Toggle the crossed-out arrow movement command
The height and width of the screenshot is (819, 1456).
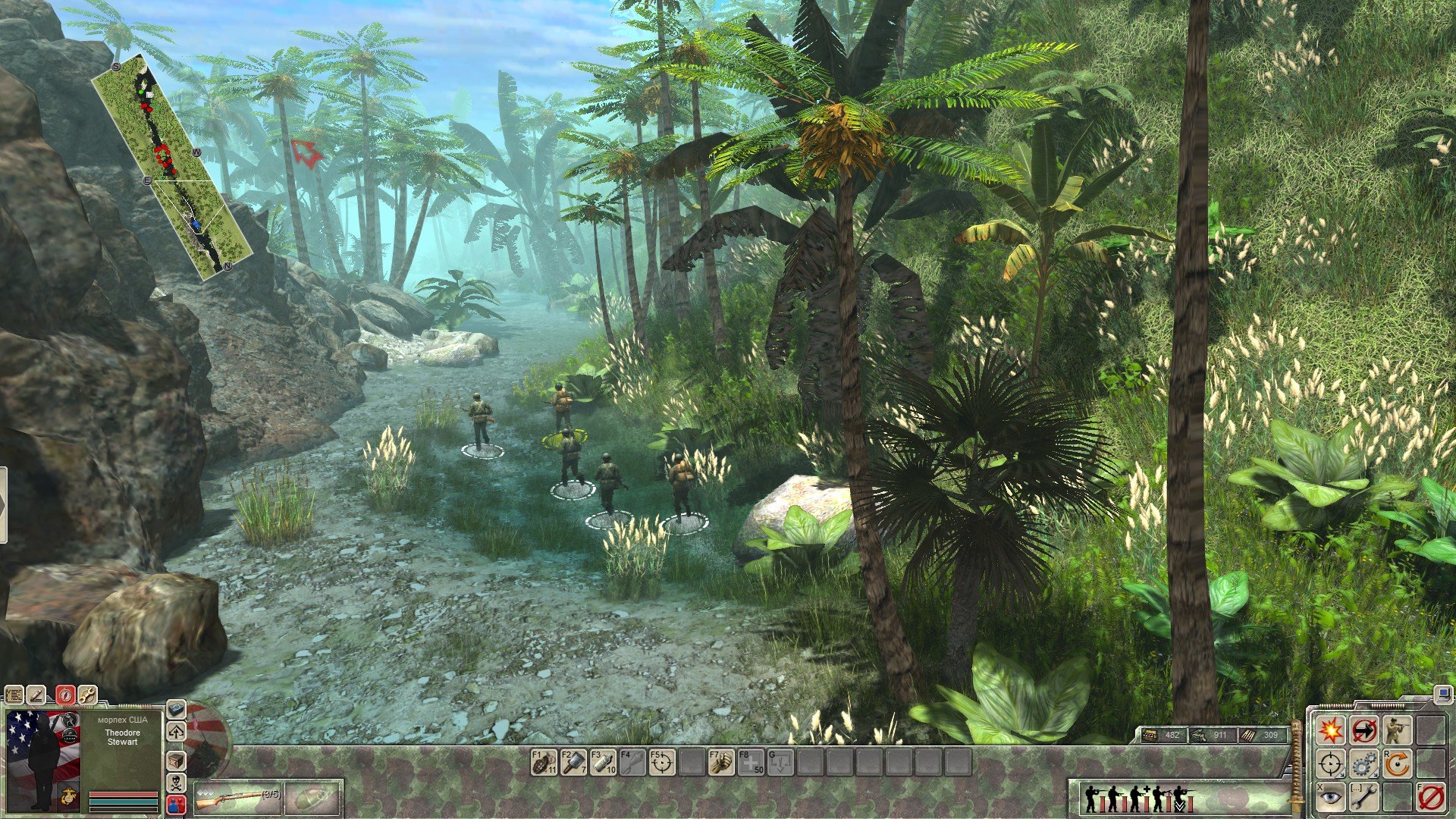[x=1363, y=730]
